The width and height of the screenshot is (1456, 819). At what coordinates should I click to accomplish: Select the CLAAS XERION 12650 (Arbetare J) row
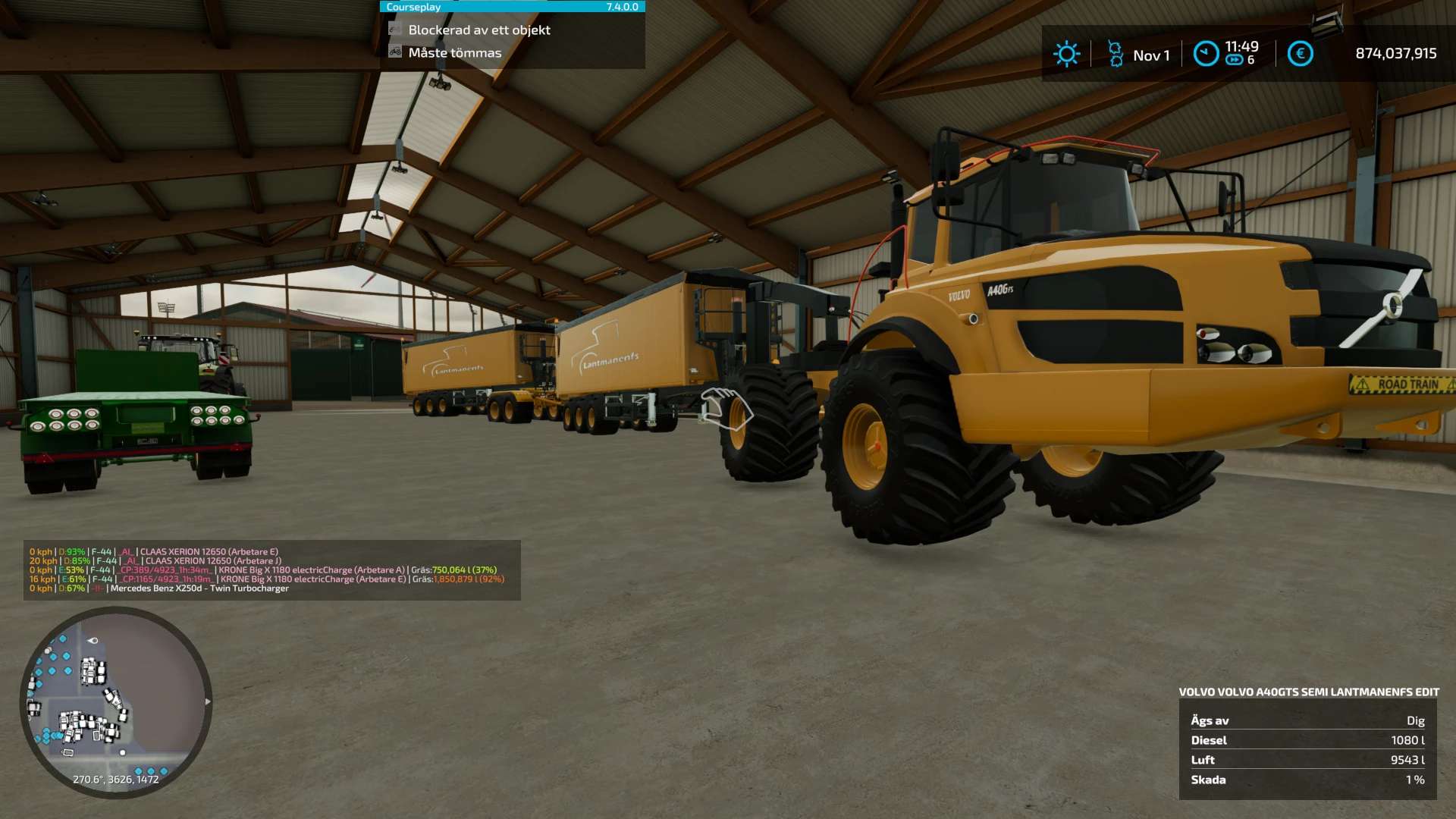coord(213,561)
